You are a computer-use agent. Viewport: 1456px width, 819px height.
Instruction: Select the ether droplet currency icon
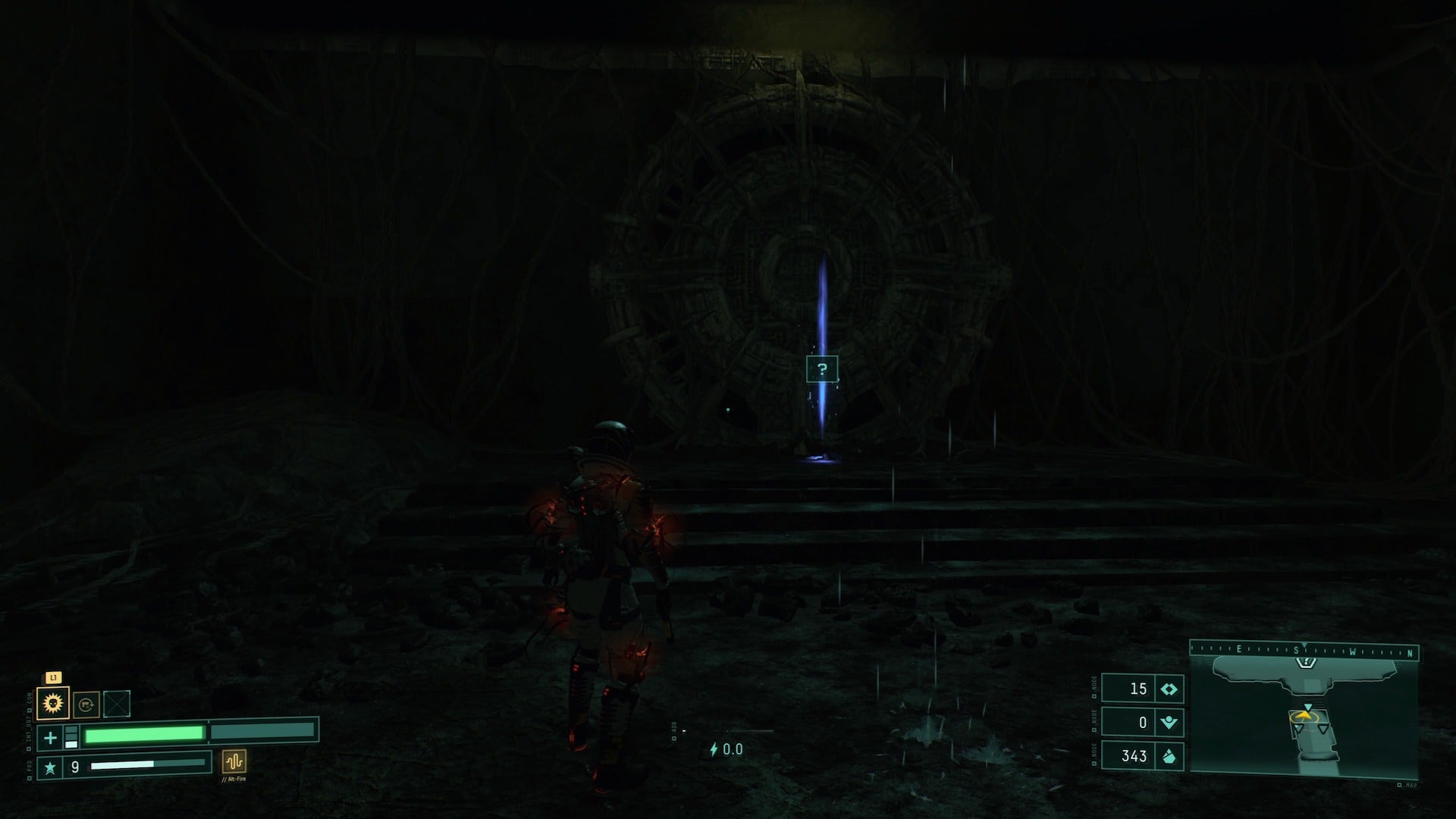(1169, 757)
